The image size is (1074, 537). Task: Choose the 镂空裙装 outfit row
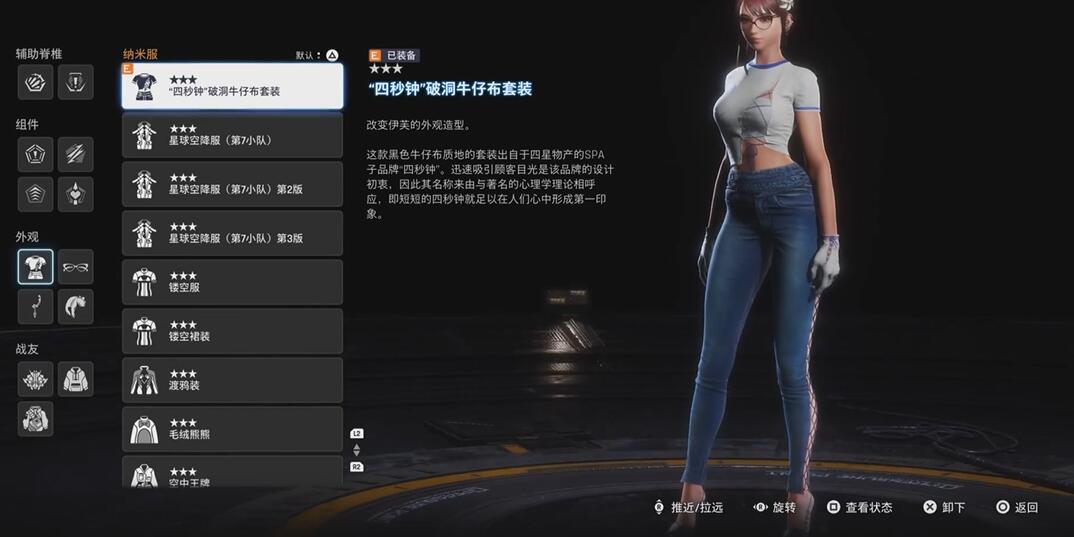pos(232,331)
